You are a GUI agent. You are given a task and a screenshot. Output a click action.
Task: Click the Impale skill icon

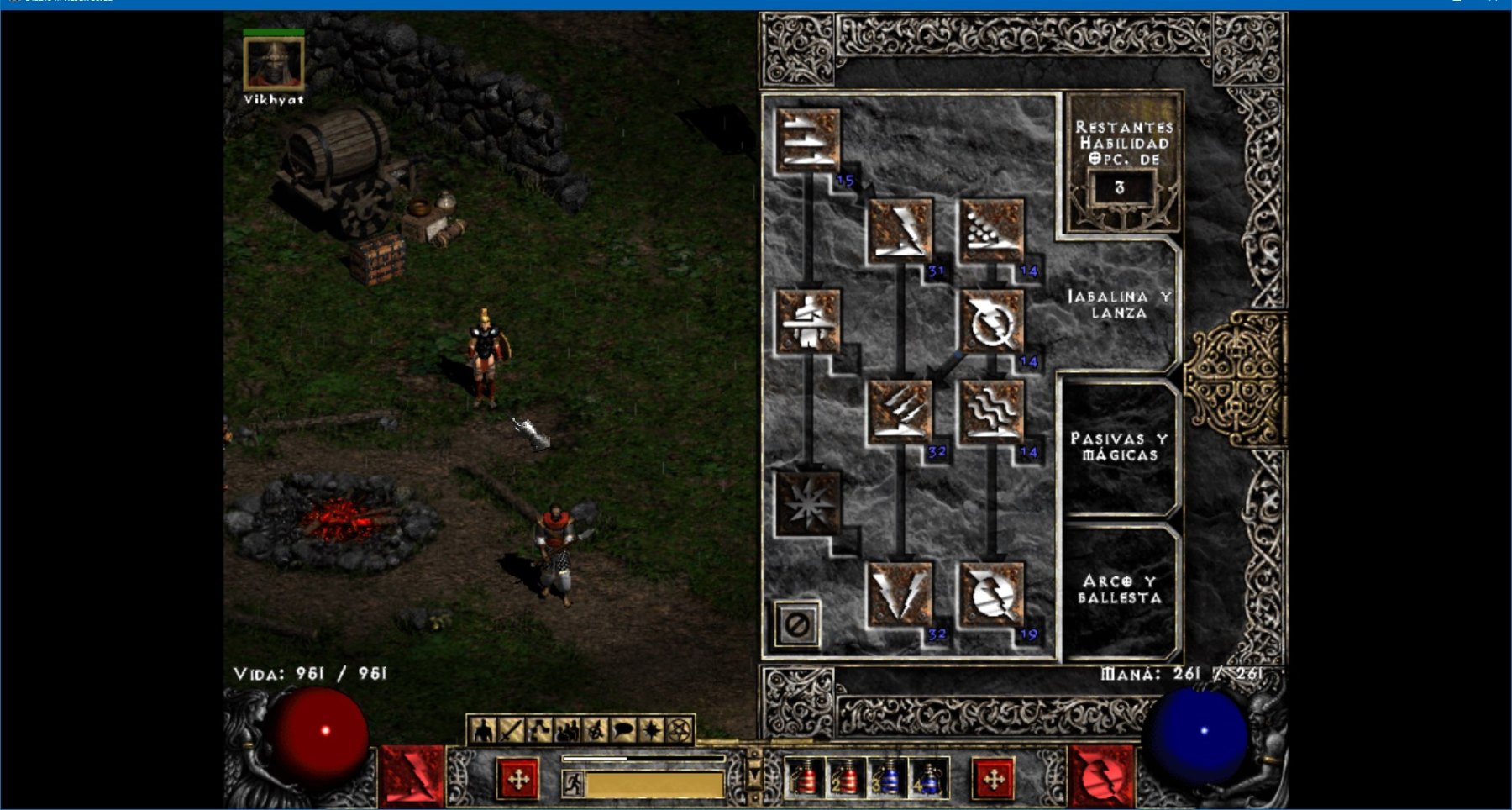[808, 321]
